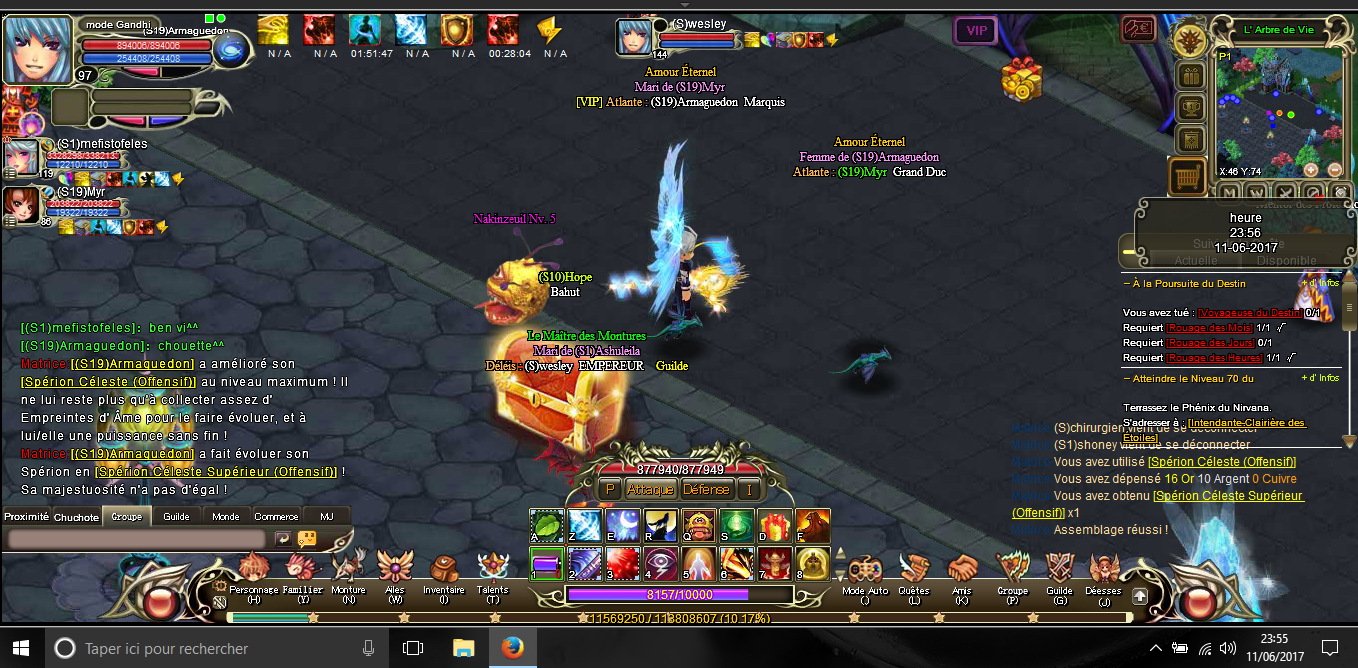The height and width of the screenshot is (668, 1358).
Task: Open the Talents menu
Action: tap(492, 571)
